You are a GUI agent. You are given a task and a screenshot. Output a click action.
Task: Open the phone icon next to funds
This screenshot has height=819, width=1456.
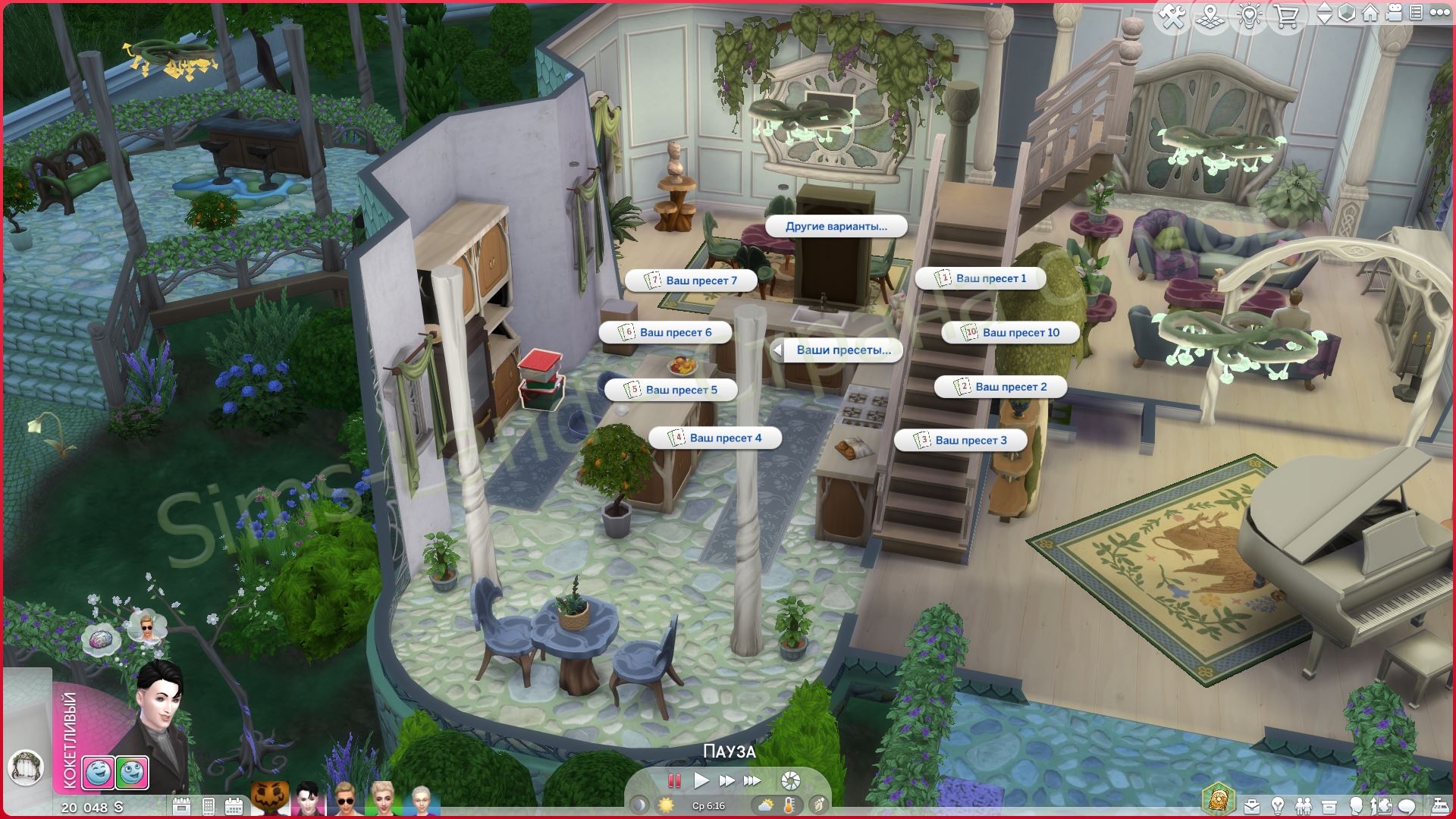(209, 805)
